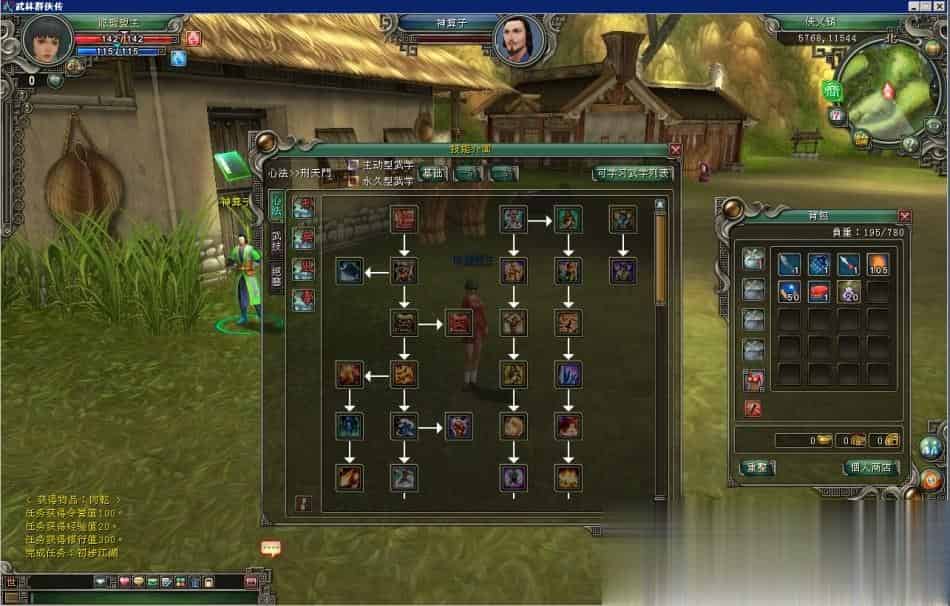Select the blue orb item stacked at 50
The image size is (950, 606).
(x=789, y=292)
